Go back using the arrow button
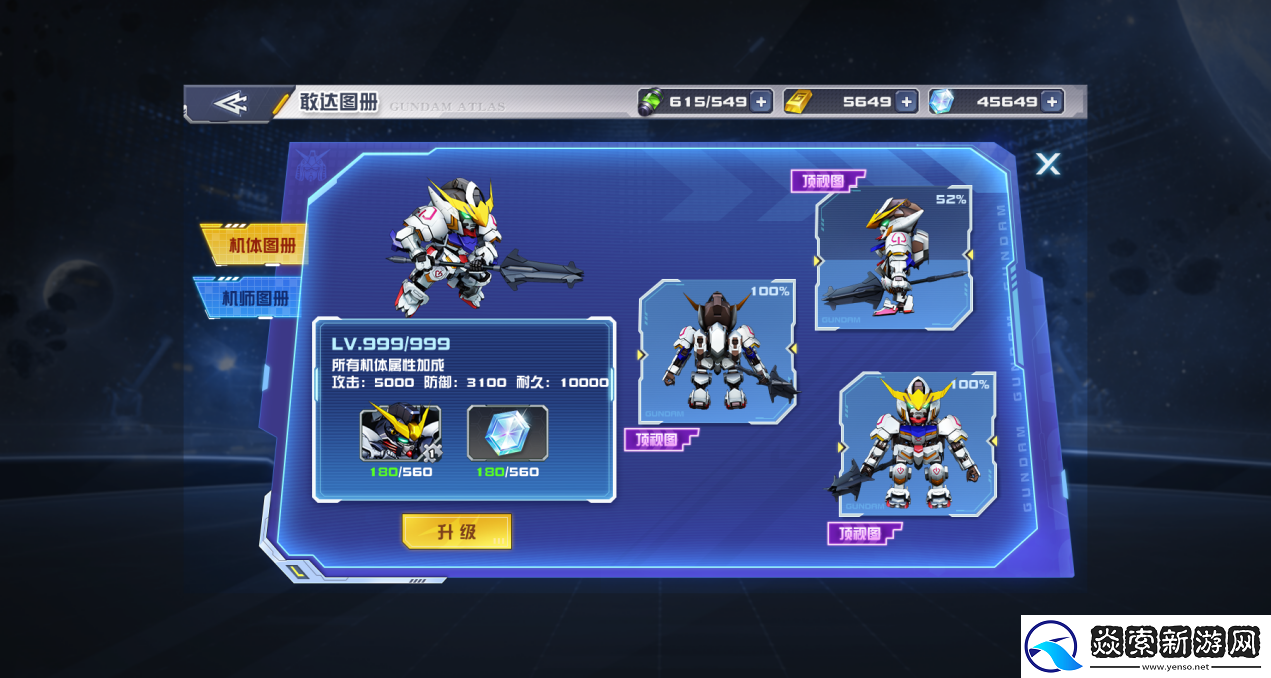 231,103
